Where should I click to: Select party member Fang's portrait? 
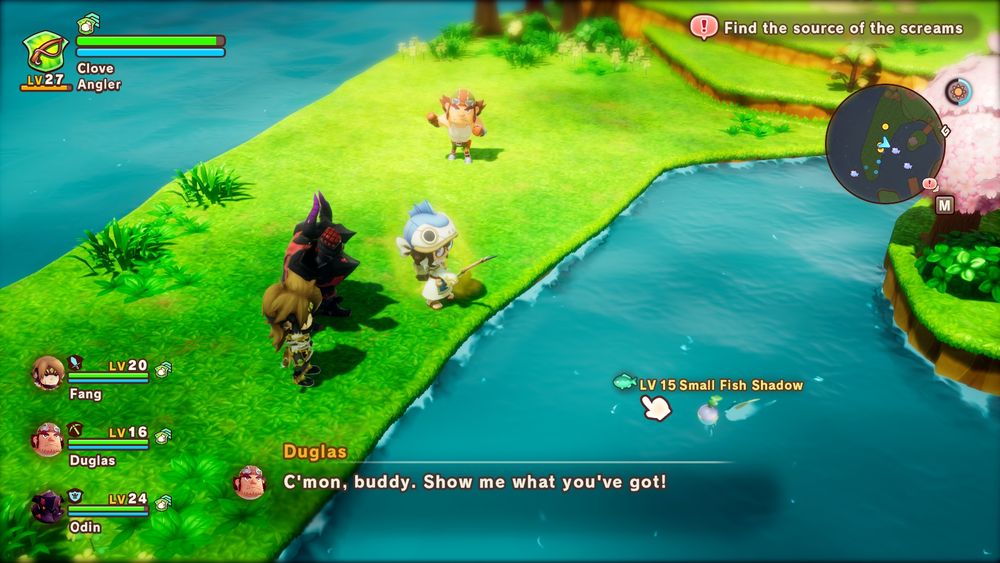[48, 374]
